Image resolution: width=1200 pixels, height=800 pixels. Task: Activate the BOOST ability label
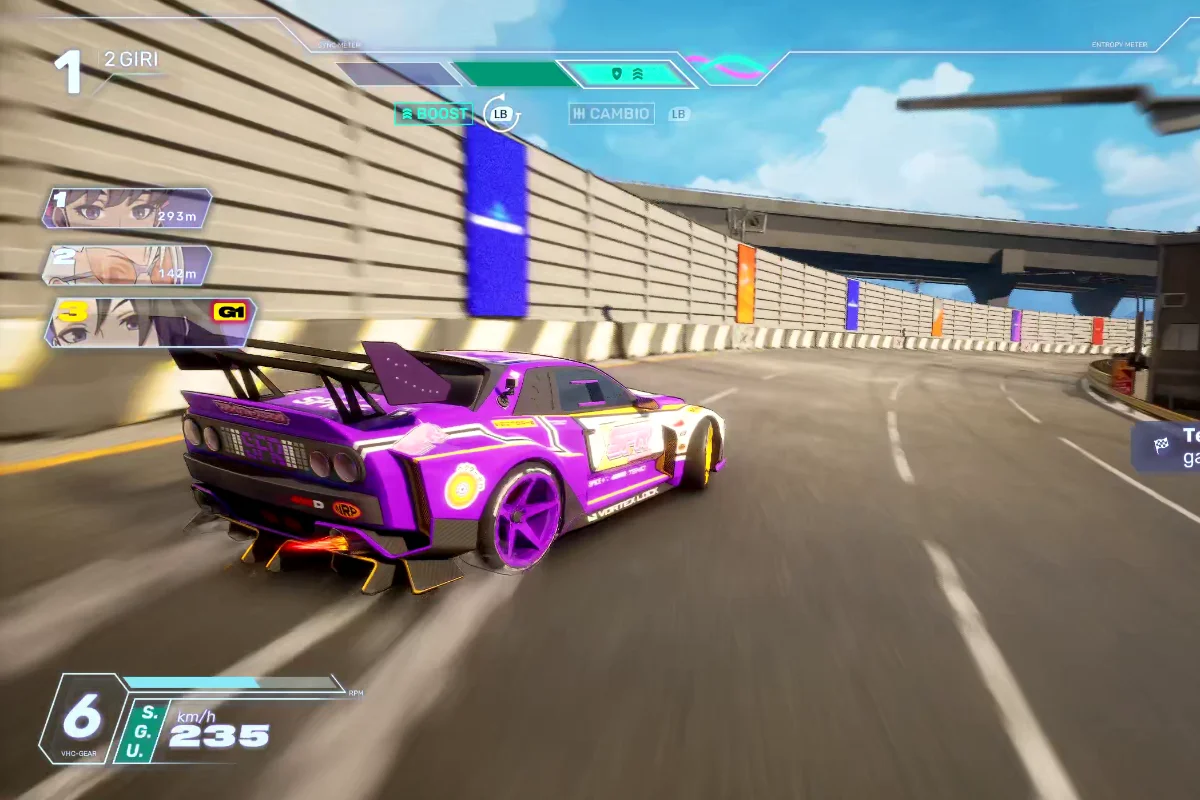coord(433,114)
